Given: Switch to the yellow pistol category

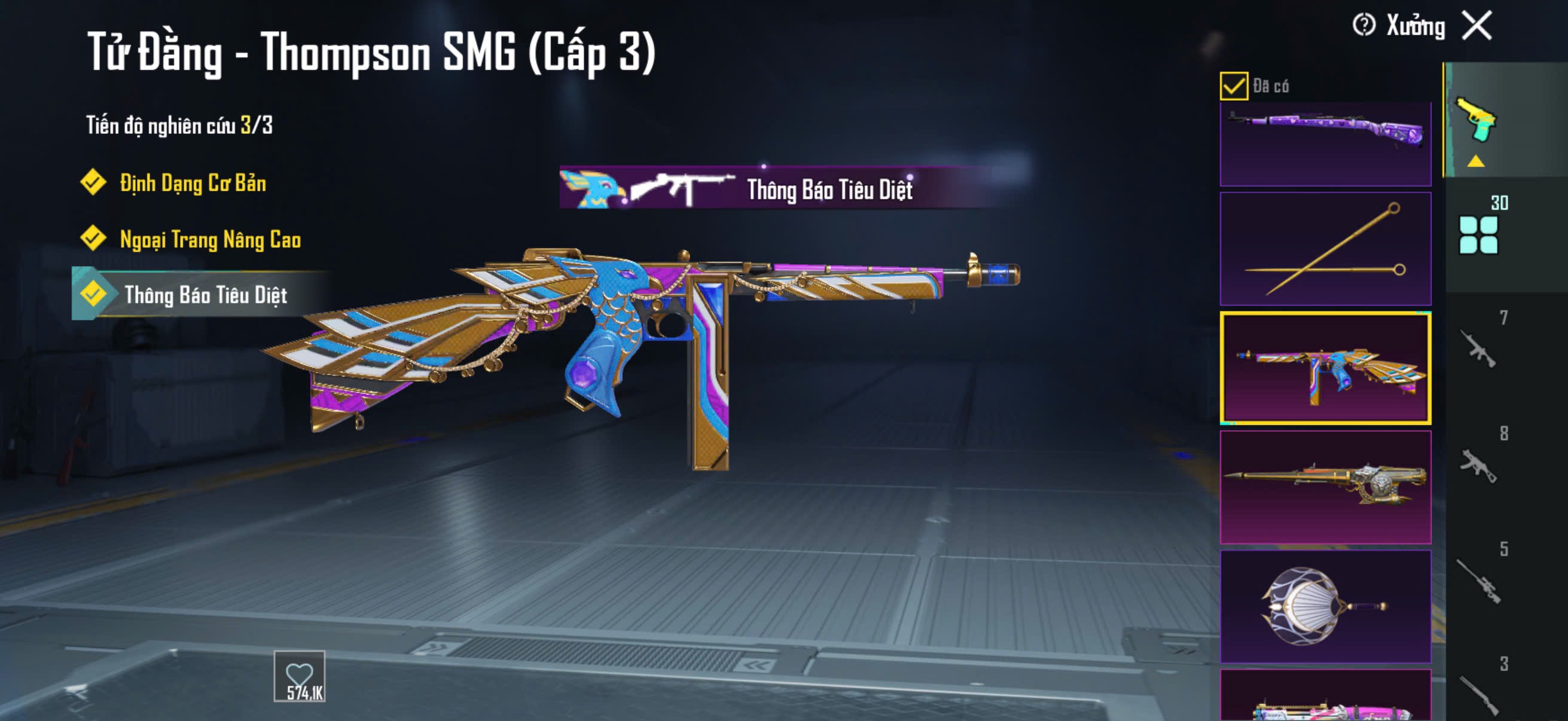Looking at the screenshot, I should click(x=1475, y=121).
